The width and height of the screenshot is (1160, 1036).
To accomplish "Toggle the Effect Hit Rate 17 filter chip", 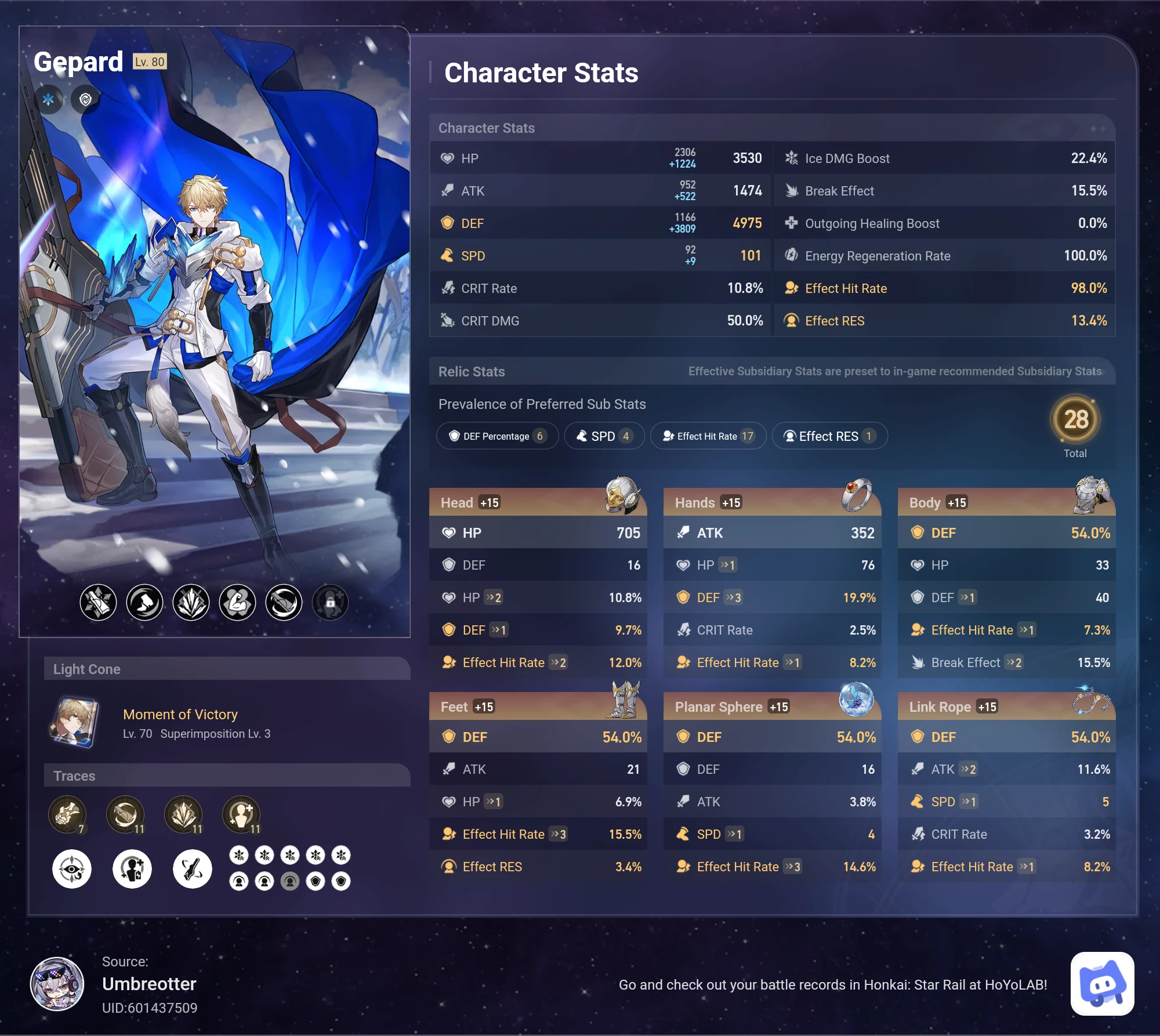I will [x=708, y=436].
